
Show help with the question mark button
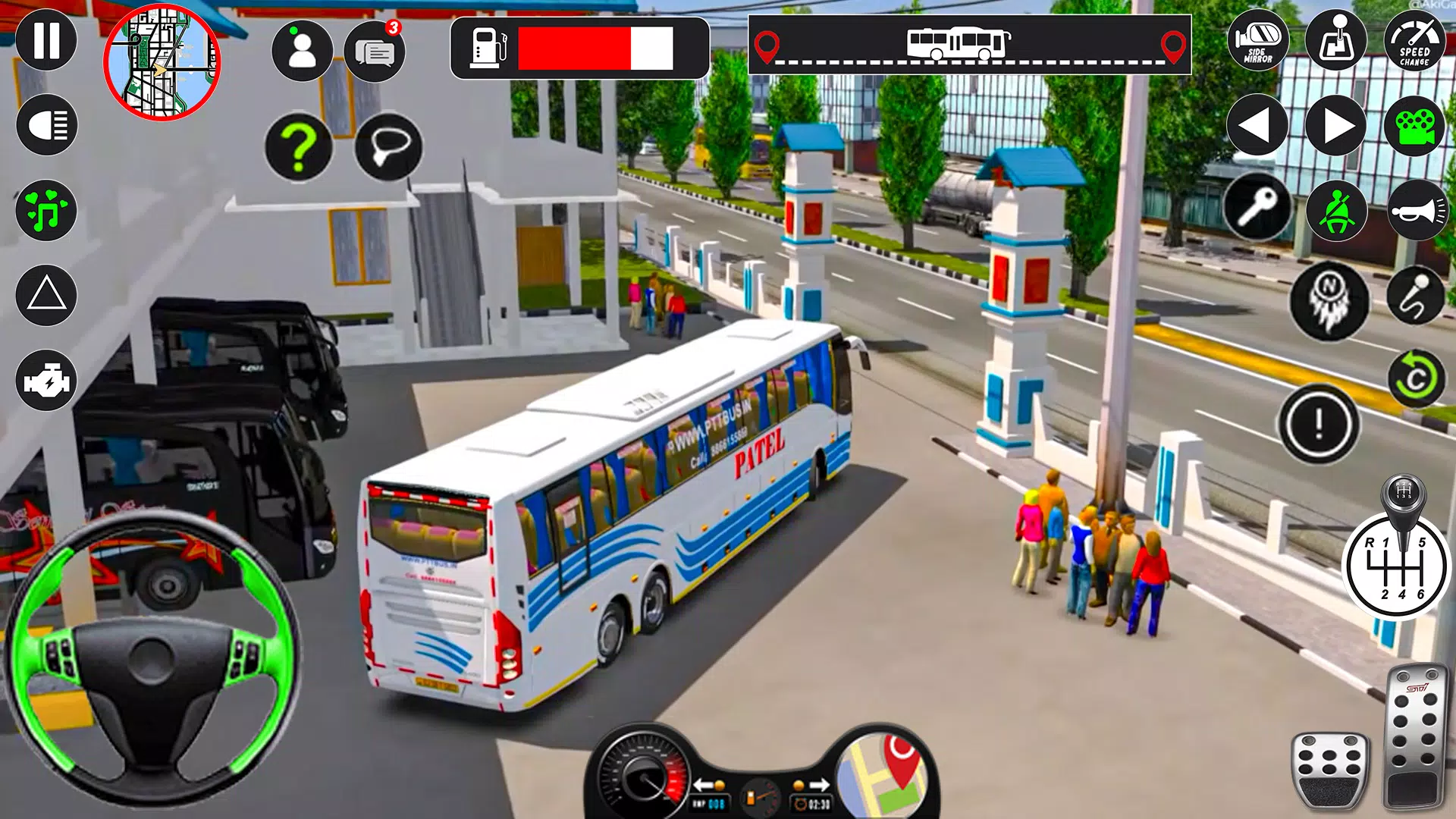point(299,147)
